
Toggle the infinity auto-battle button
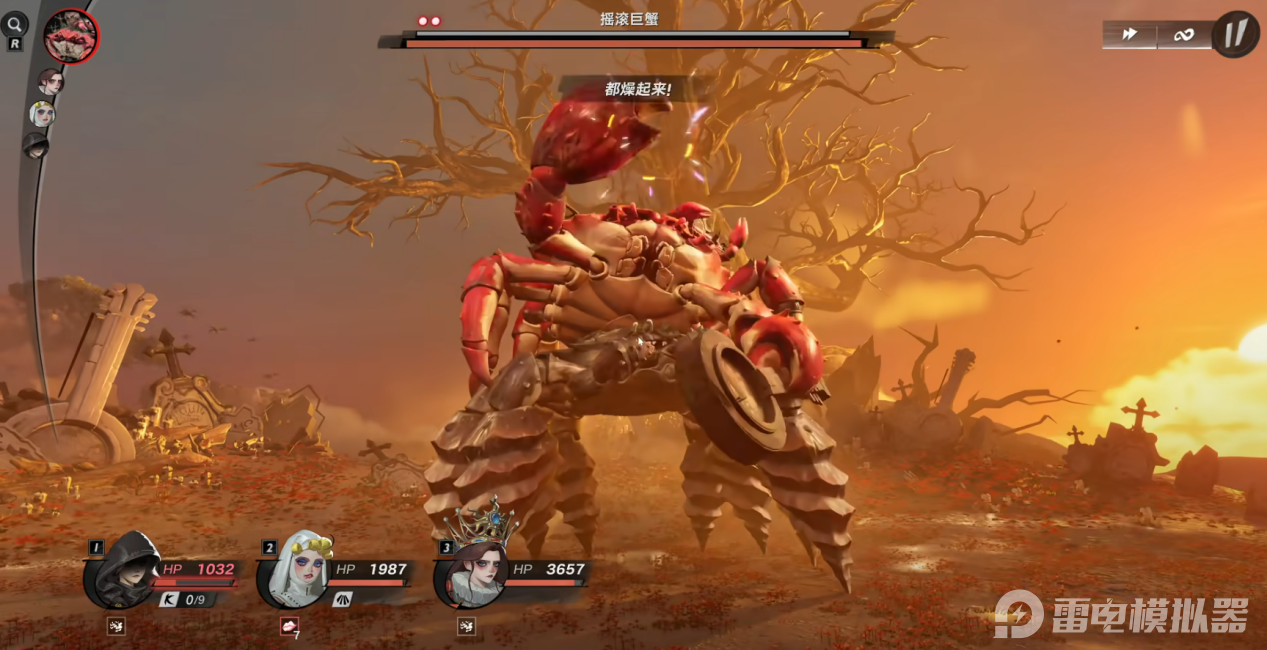click(x=1184, y=35)
